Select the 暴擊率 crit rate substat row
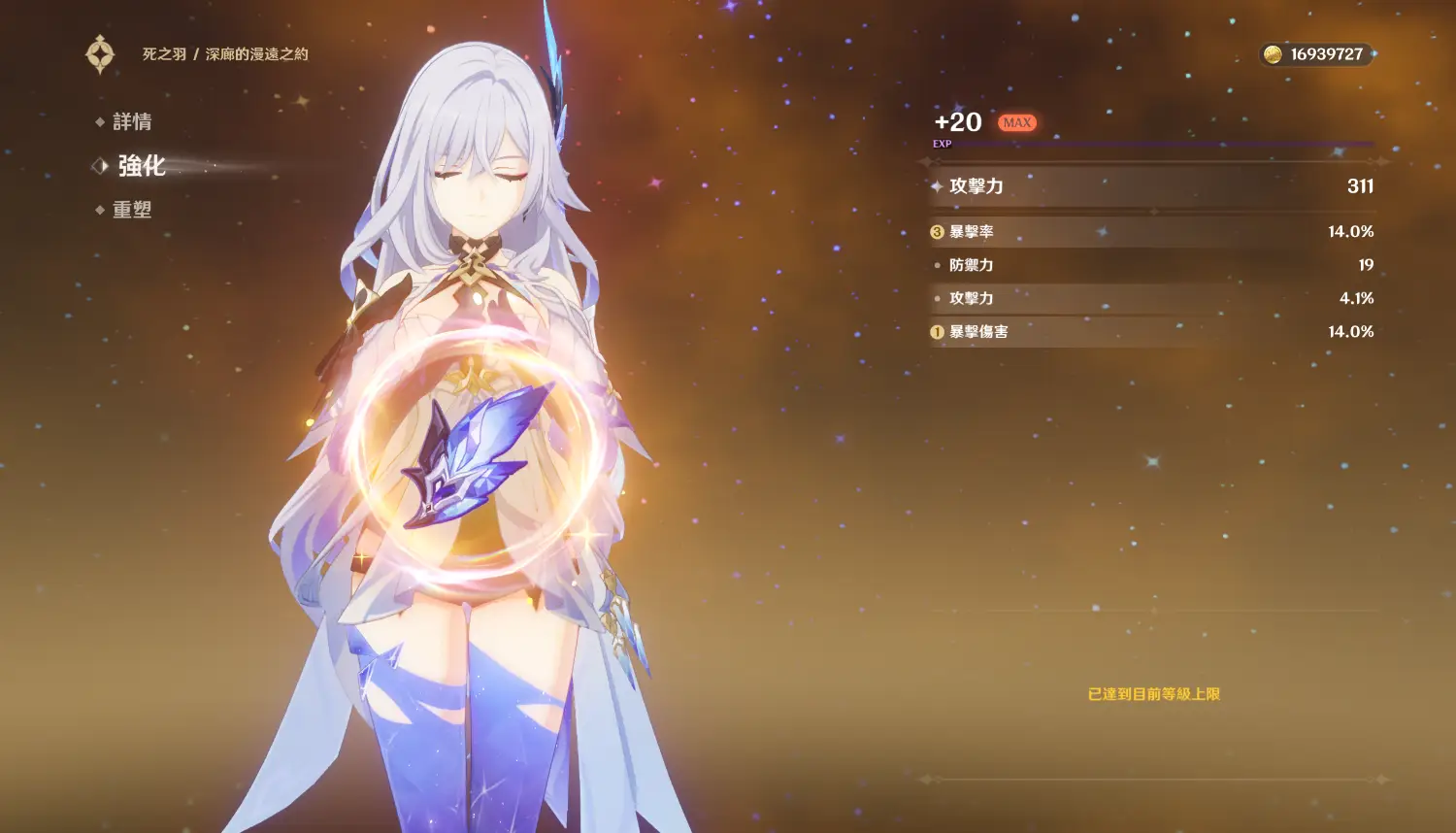Viewport: 1456px width, 833px height. coord(1151,232)
